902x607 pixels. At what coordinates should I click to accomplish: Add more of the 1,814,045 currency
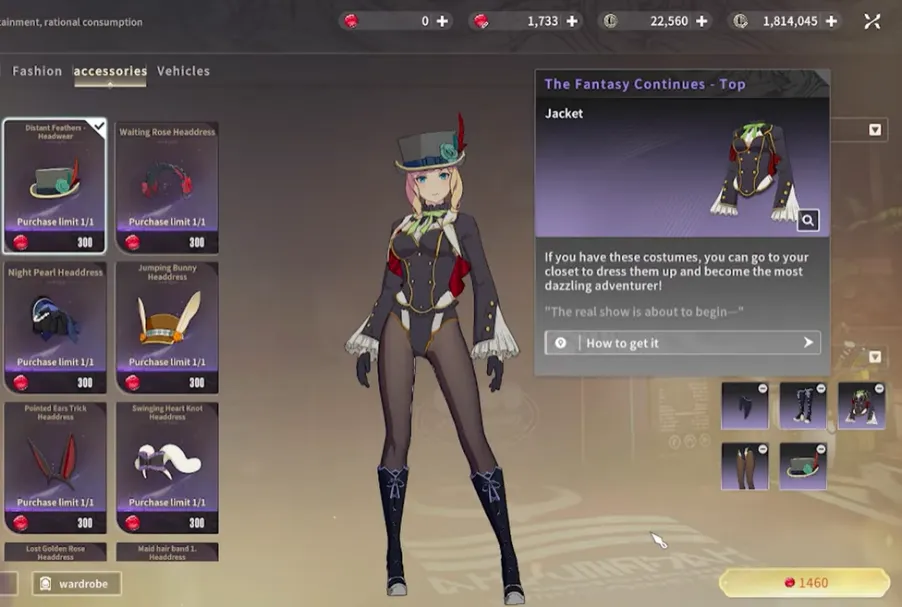[x=832, y=21]
